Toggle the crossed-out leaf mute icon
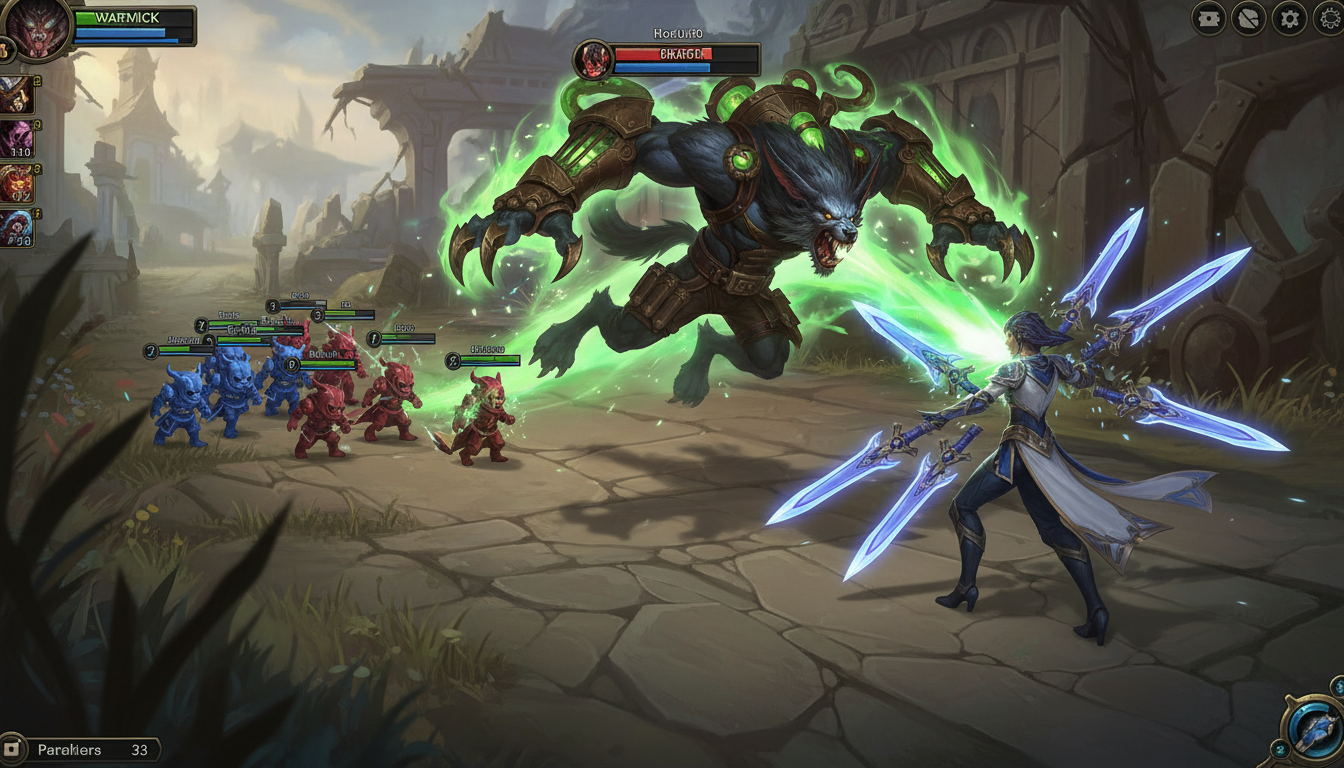The height and width of the screenshot is (768, 1344). [1248, 17]
